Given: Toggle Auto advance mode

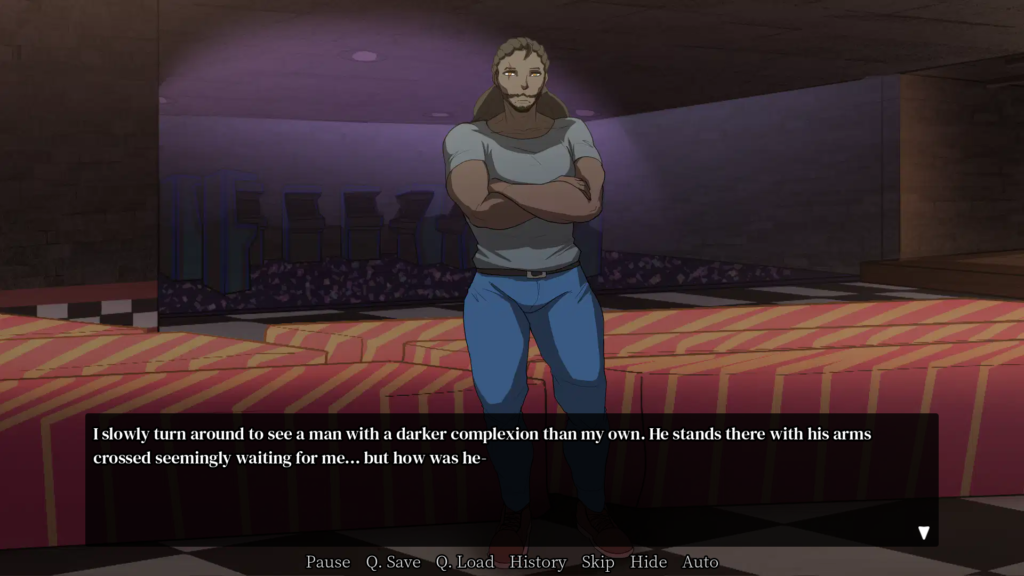Looking at the screenshot, I should tap(700, 562).
